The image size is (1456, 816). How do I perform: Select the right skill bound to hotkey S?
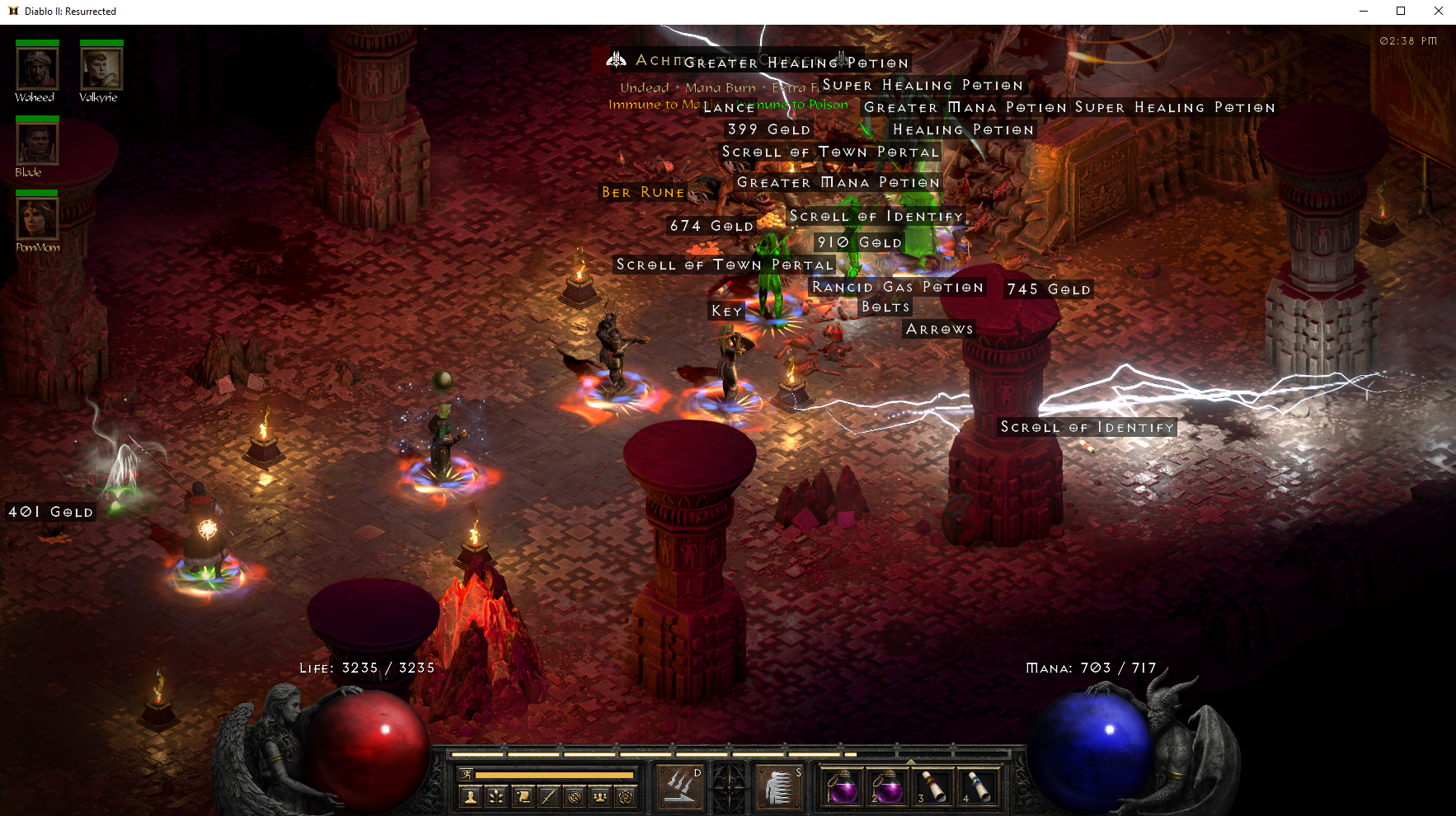[x=778, y=785]
